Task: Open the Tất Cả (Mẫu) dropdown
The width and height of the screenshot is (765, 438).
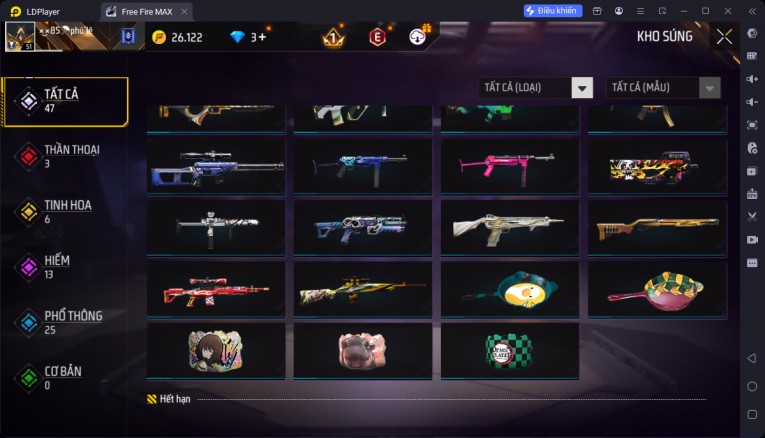Action: pos(664,88)
